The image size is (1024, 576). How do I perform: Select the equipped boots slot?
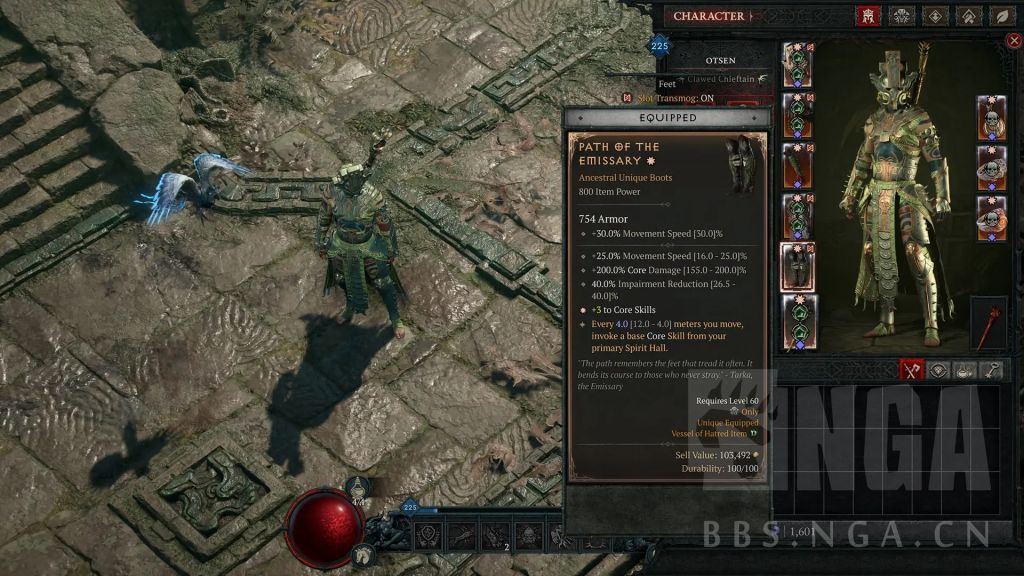[x=797, y=267]
